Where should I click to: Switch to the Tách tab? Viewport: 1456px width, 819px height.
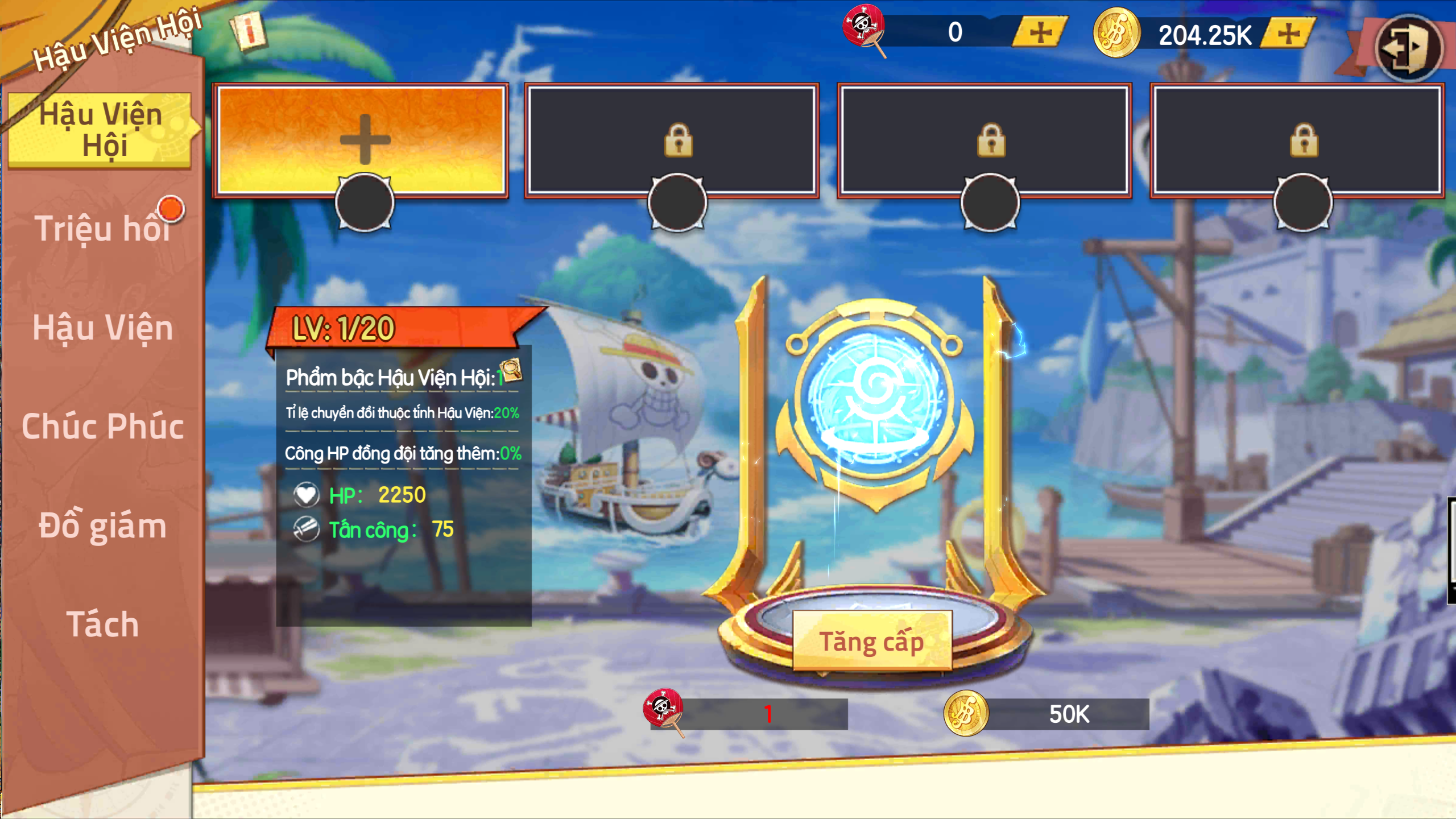pos(102,624)
